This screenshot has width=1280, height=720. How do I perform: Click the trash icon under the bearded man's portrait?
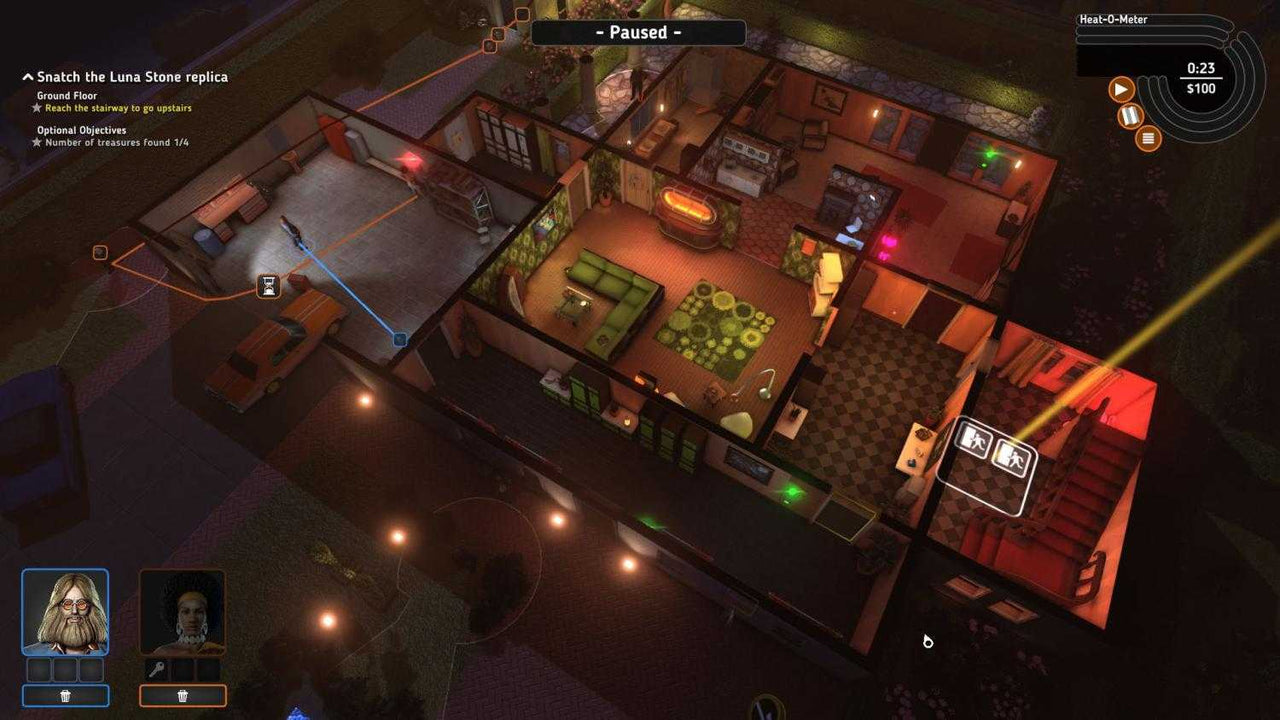(66, 695)
